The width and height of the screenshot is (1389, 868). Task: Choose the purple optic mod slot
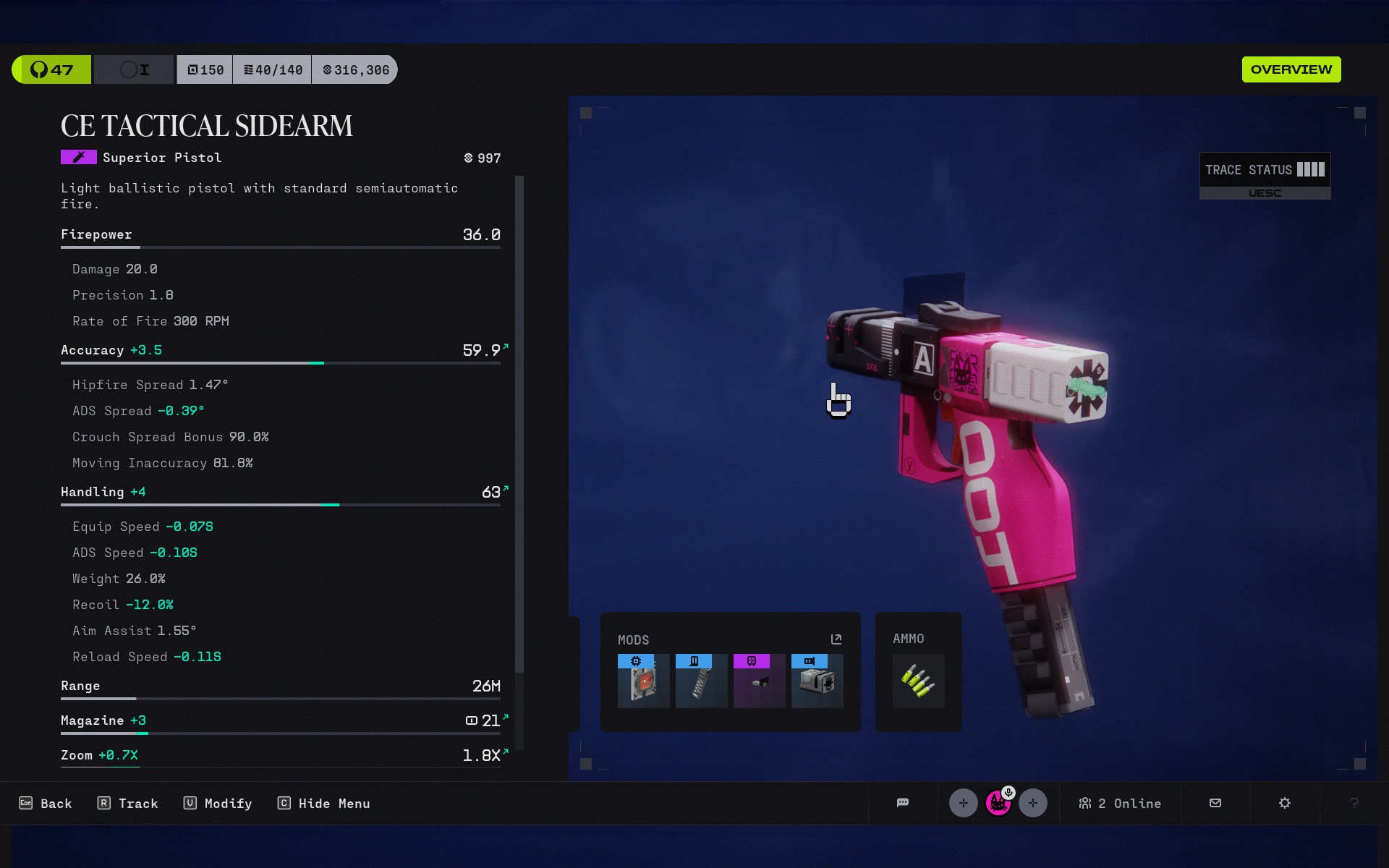pyautogui.click(x=759, y=681)
